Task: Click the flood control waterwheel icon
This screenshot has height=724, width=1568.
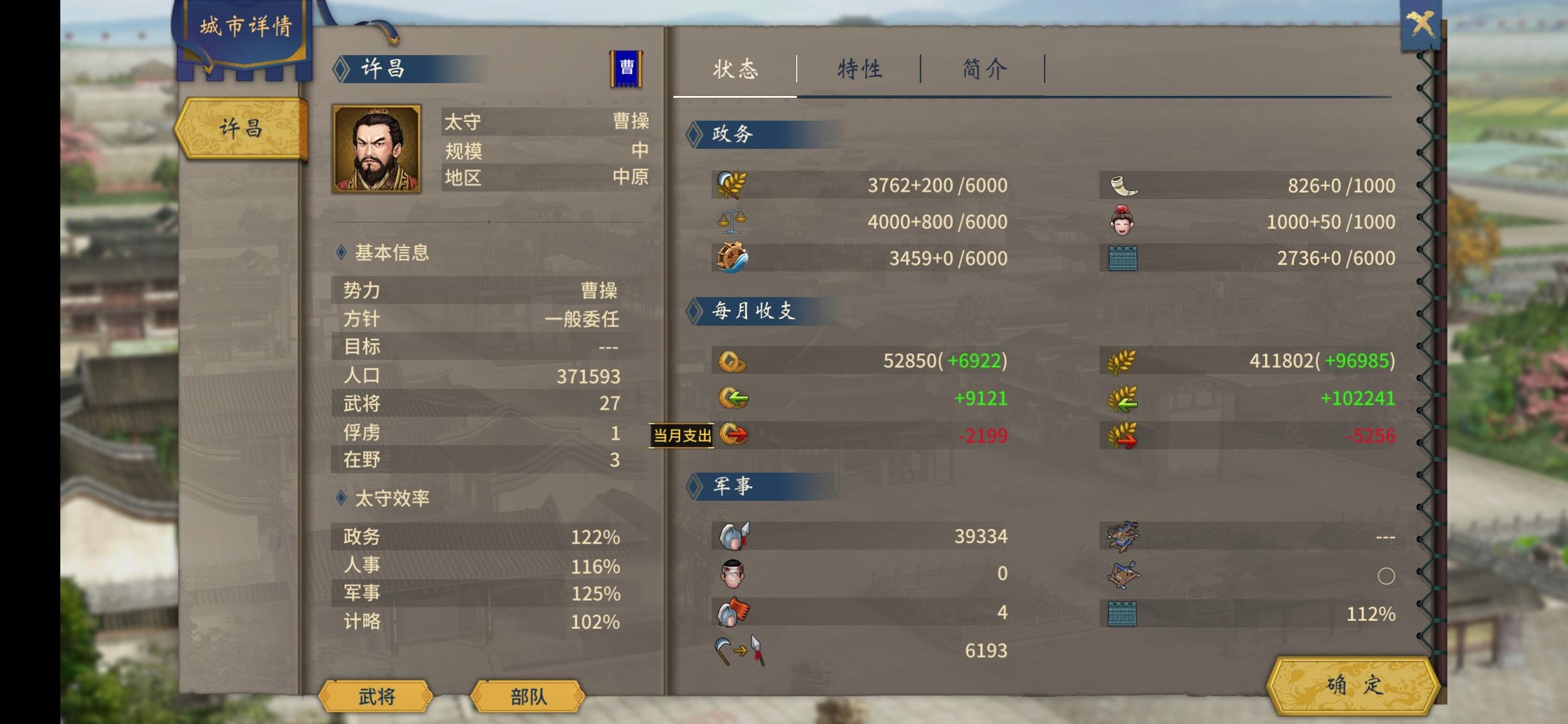Action: 732,258
